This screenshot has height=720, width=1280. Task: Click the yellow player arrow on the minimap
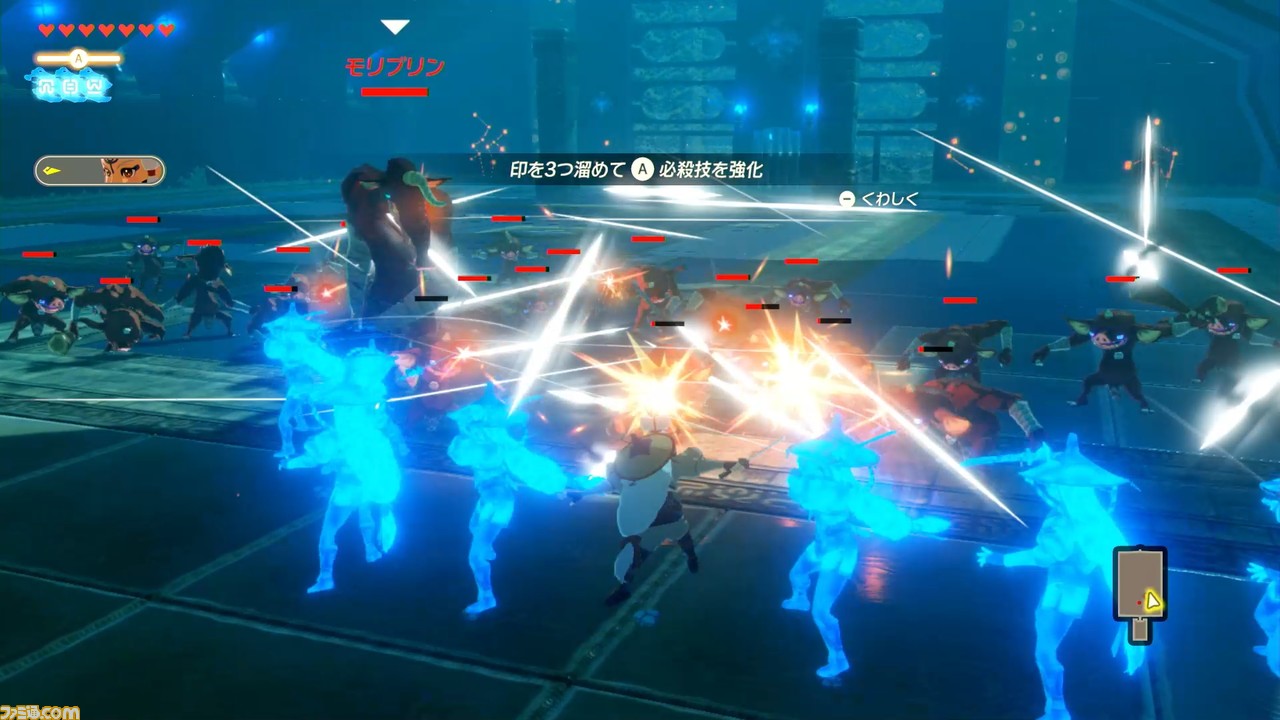[x=1151, y=601]
